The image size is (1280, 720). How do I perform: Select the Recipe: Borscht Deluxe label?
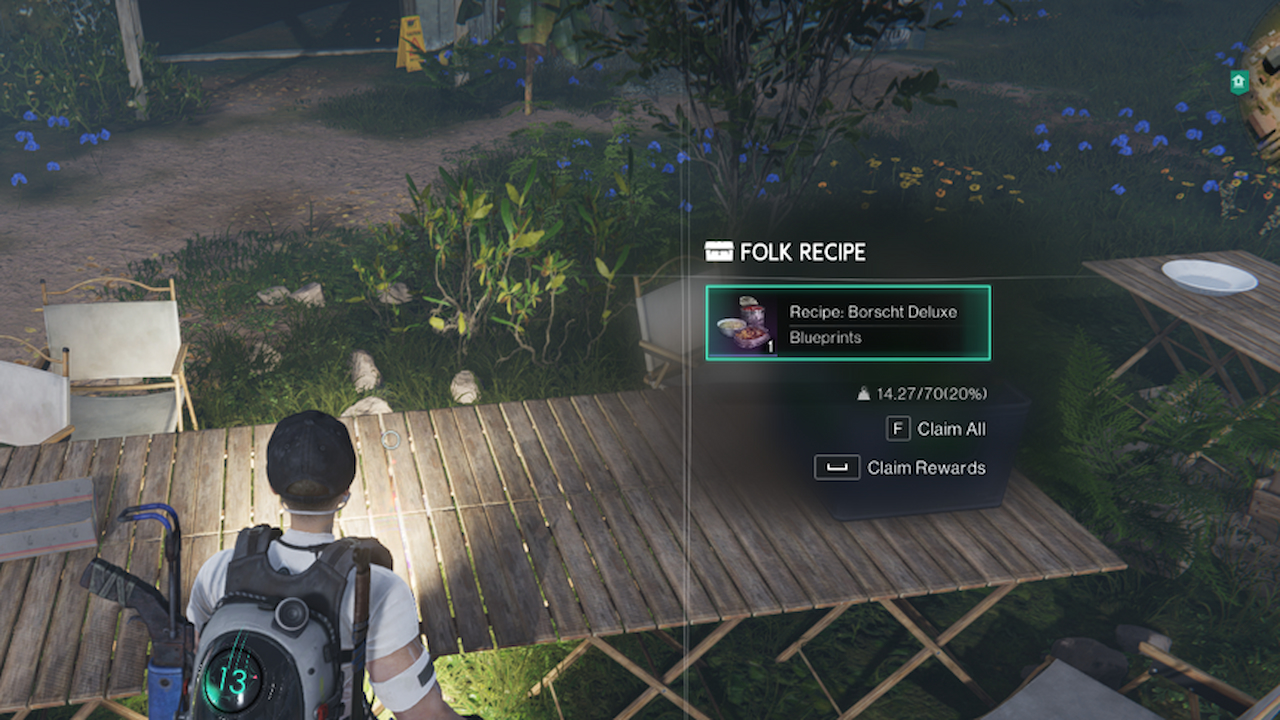[874, 312]
